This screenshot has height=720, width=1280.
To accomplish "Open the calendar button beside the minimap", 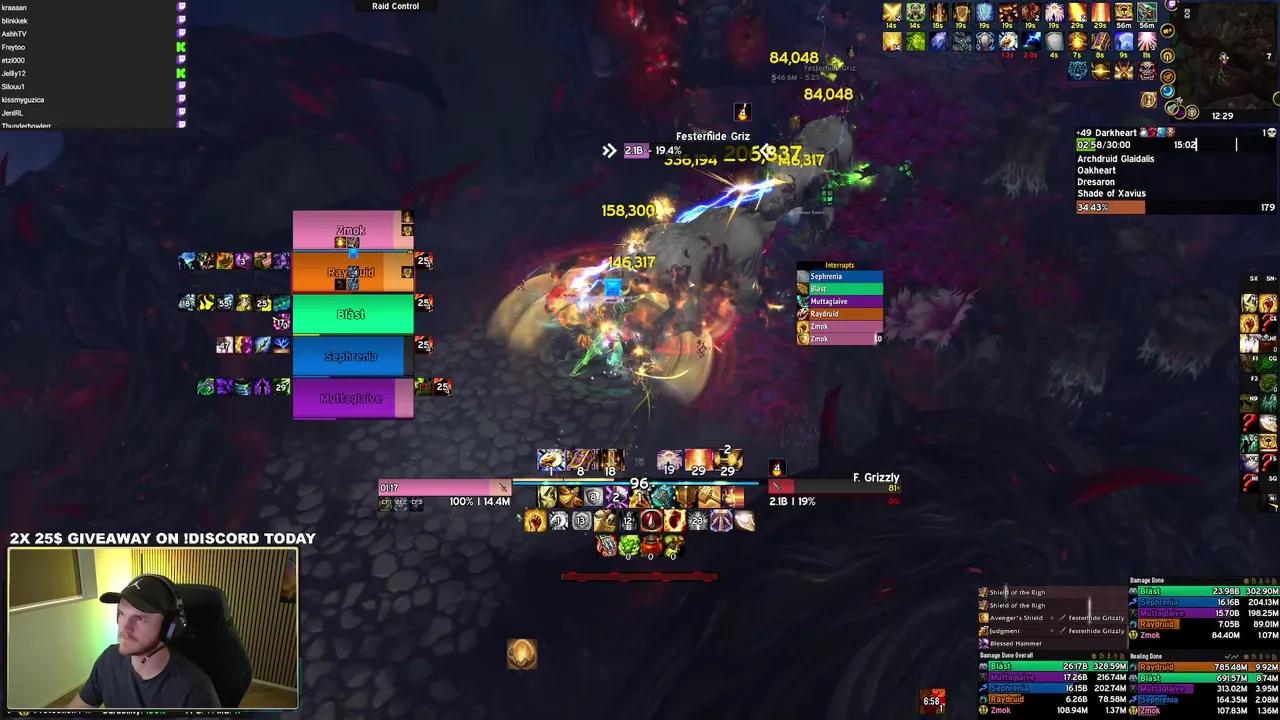I will tap(1269, 56).
